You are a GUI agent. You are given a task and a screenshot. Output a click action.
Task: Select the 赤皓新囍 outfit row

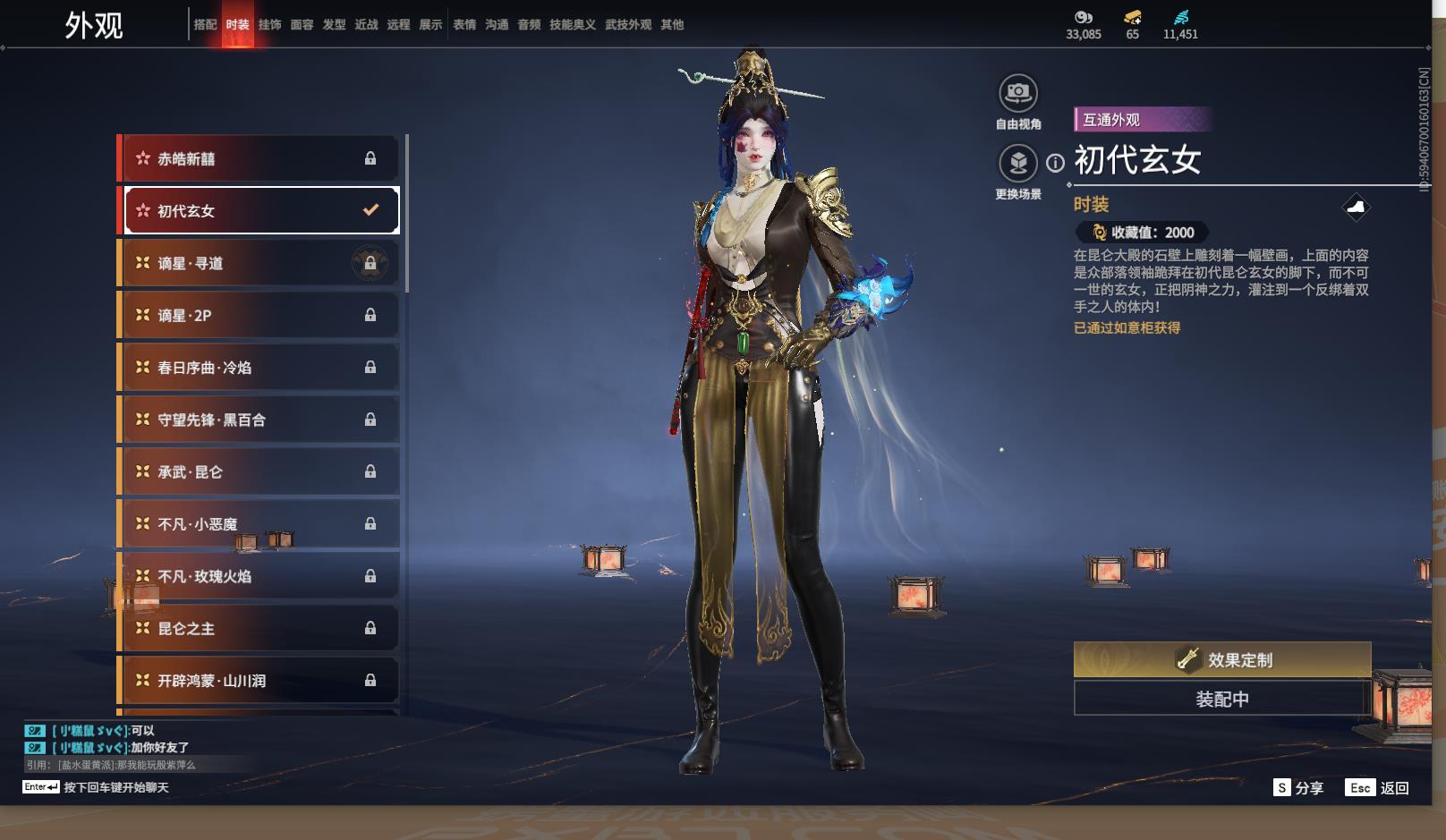point(259,159)
